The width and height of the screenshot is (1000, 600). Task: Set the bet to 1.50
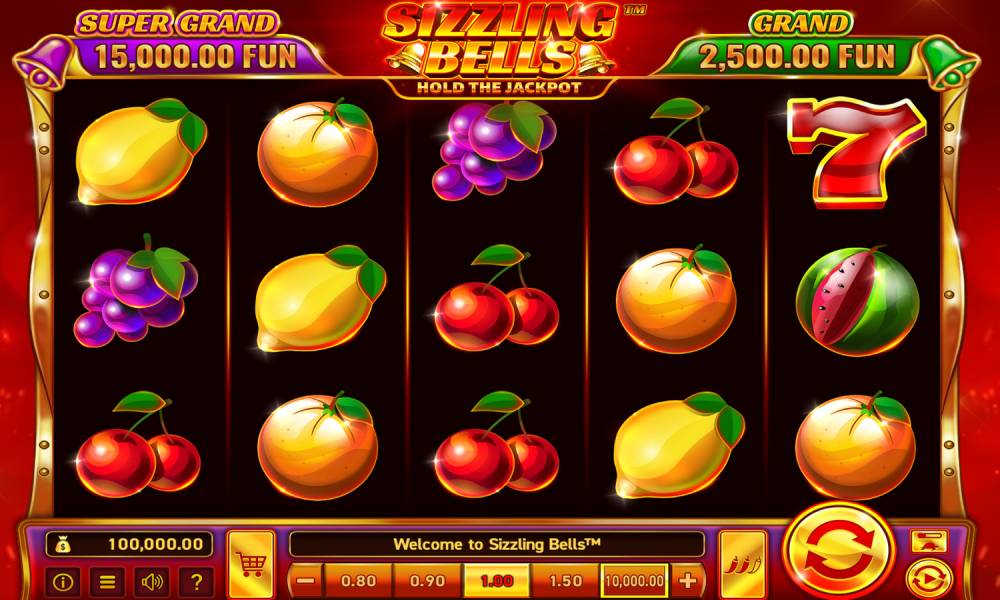pyautogui.click(x=565, y=580)
